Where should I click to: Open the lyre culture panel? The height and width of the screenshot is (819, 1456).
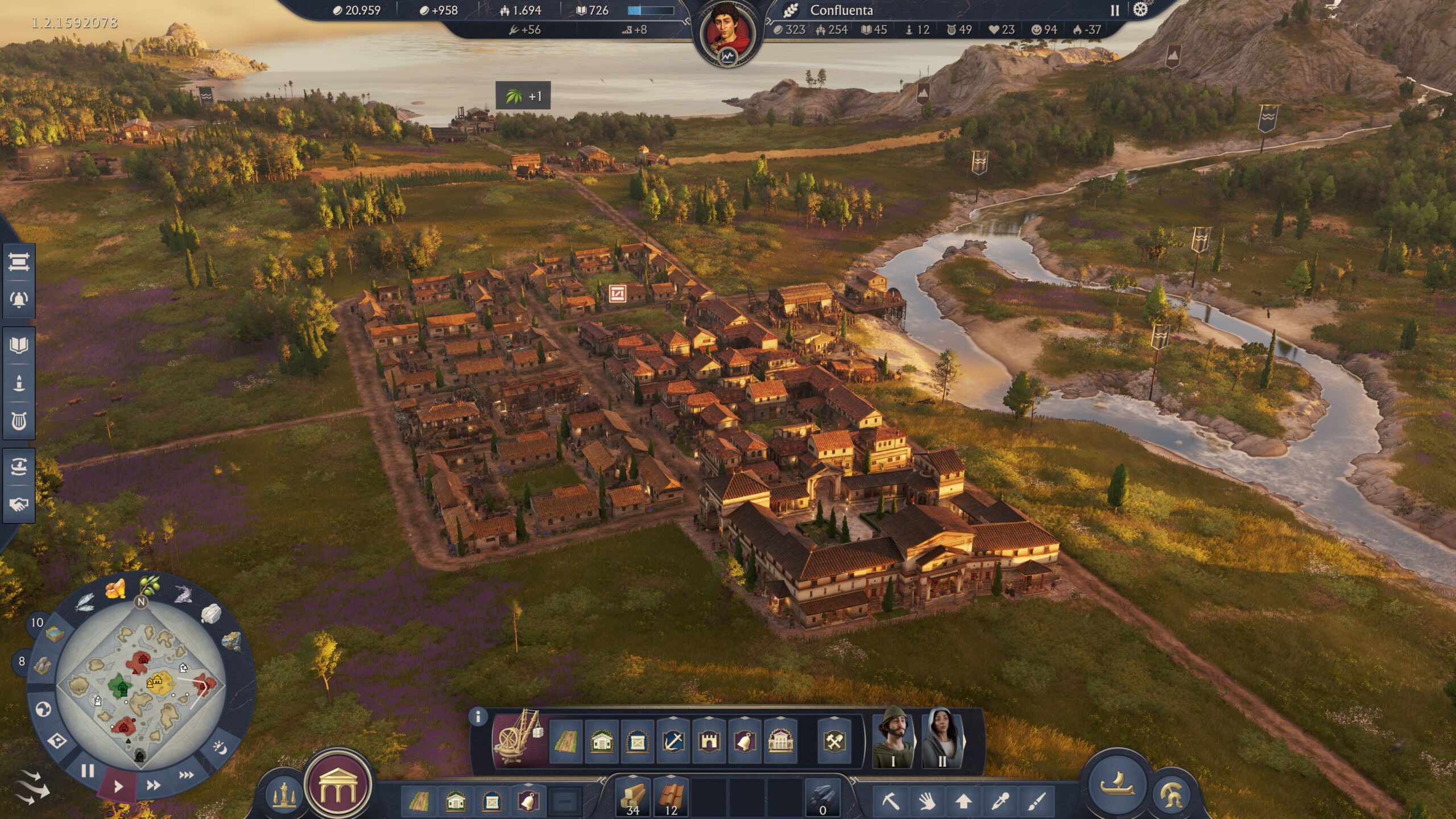[19, 421]
